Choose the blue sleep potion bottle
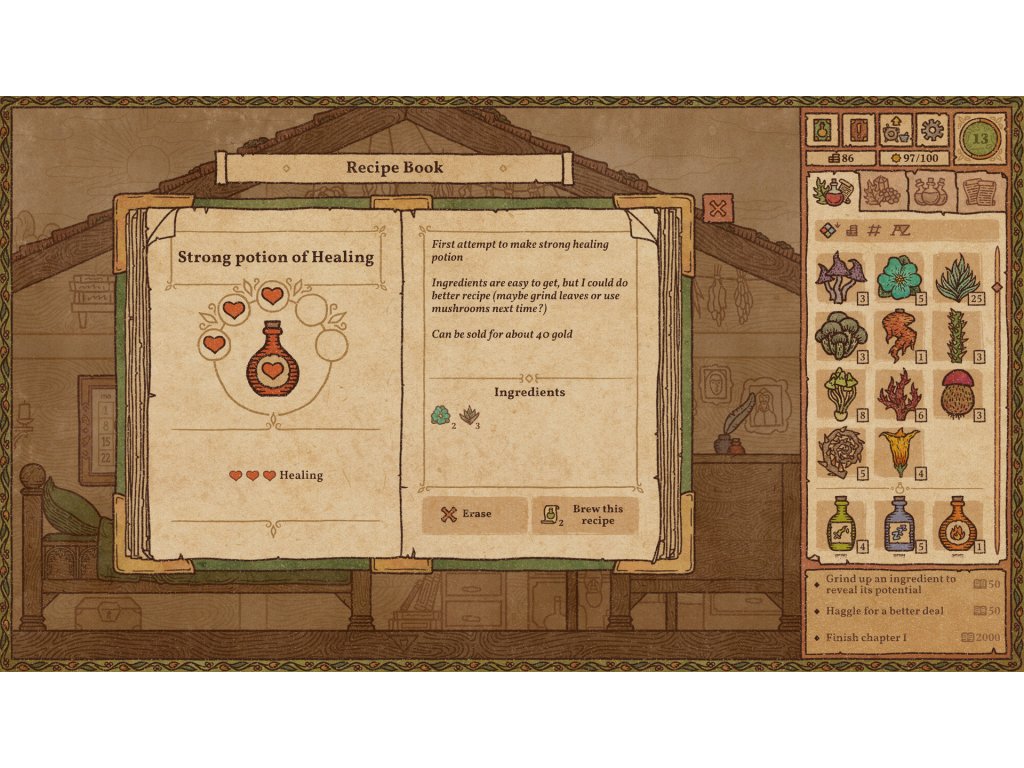Screen dimensions: 1024x768 point(899,524)
